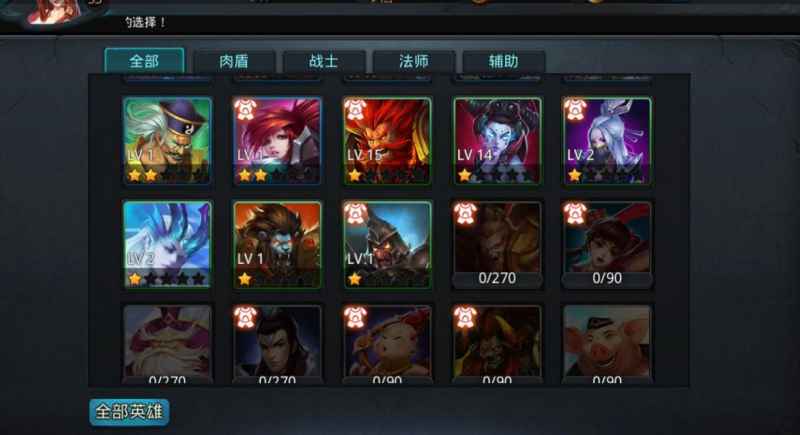This screenshot has height=435, width=800.
Task: Select the LV 14 blue-skinned demoness
Action: coord(497,140)
